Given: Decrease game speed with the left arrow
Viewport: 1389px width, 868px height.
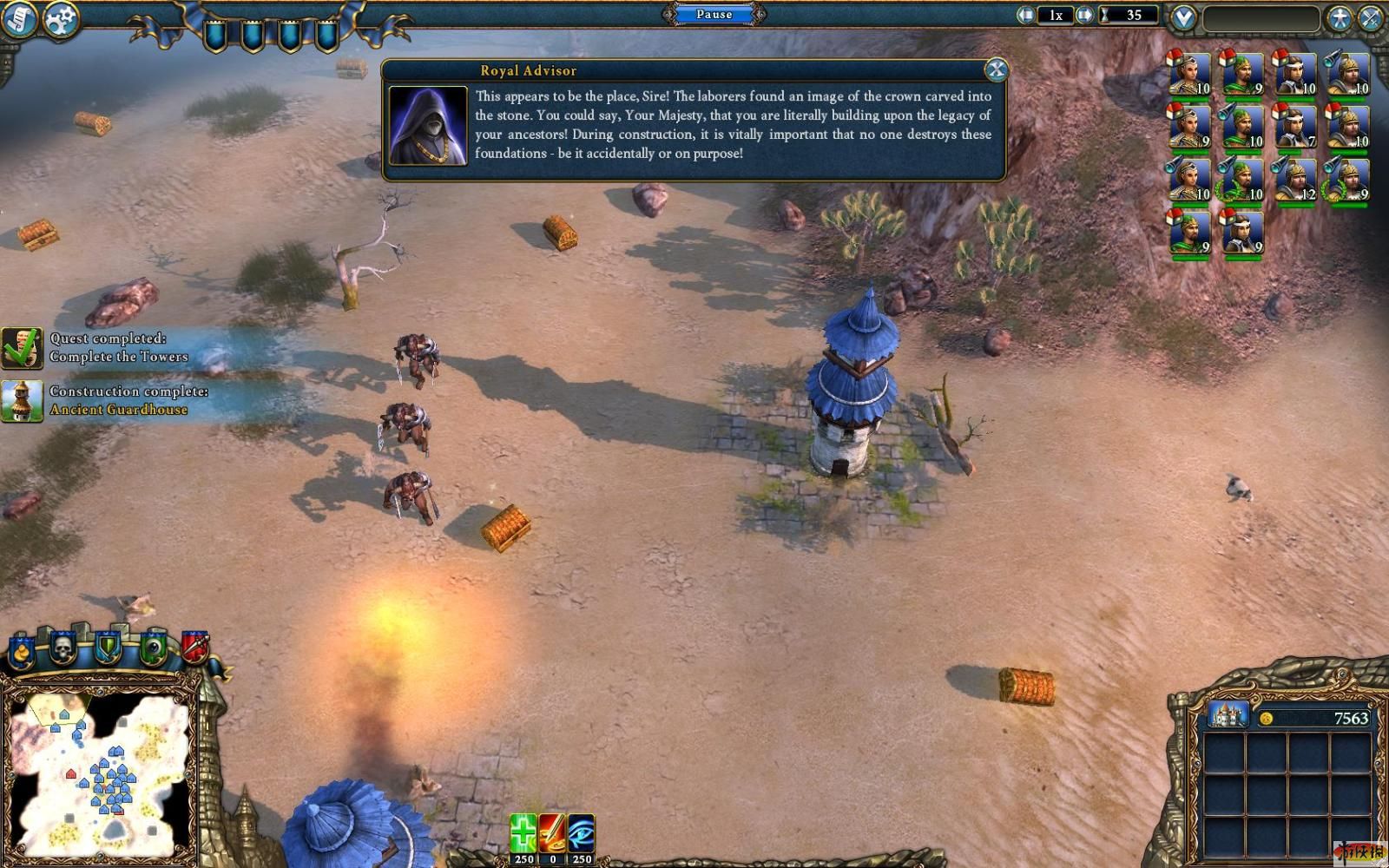Looking at the screenshot, I should tap(1027, 15).
